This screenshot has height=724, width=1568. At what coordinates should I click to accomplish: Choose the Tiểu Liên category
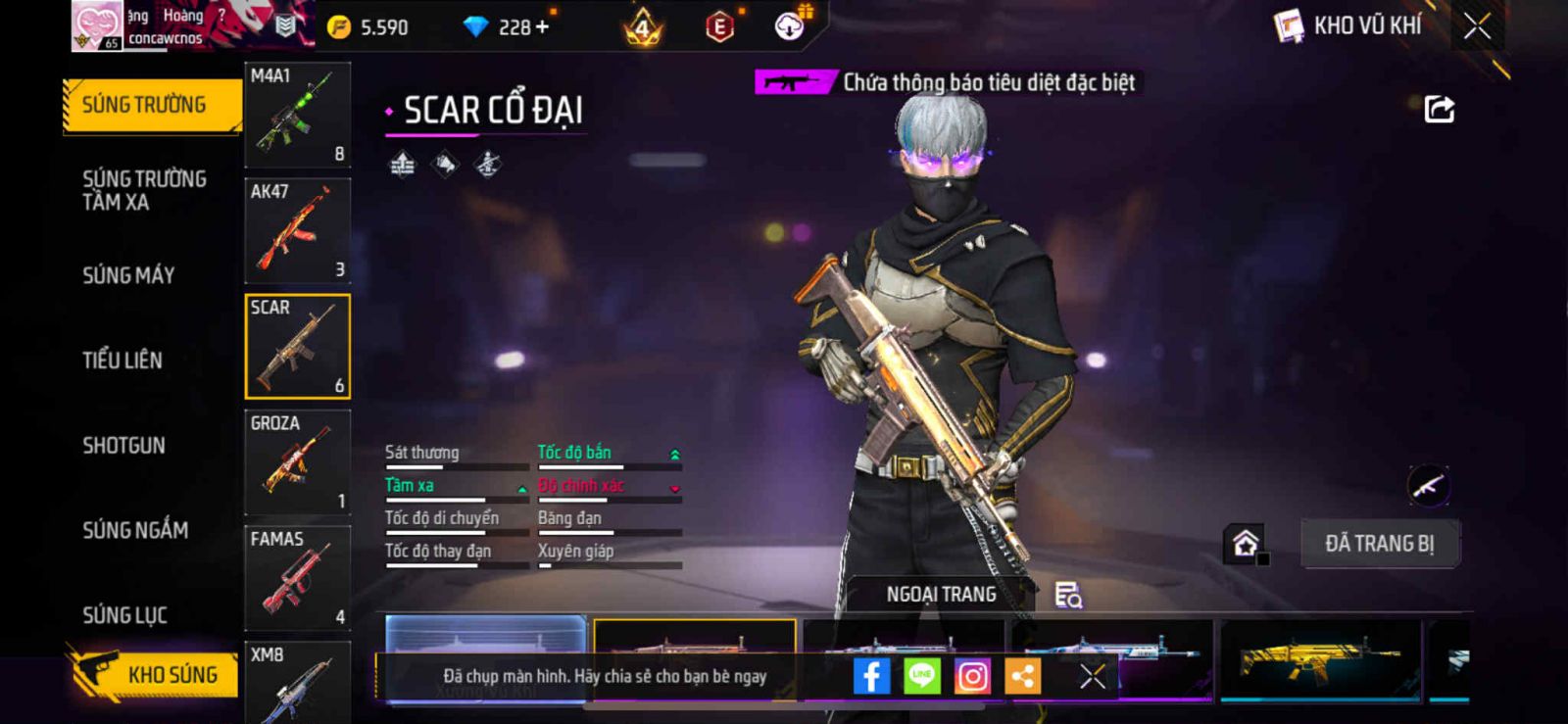coord(122,361)
